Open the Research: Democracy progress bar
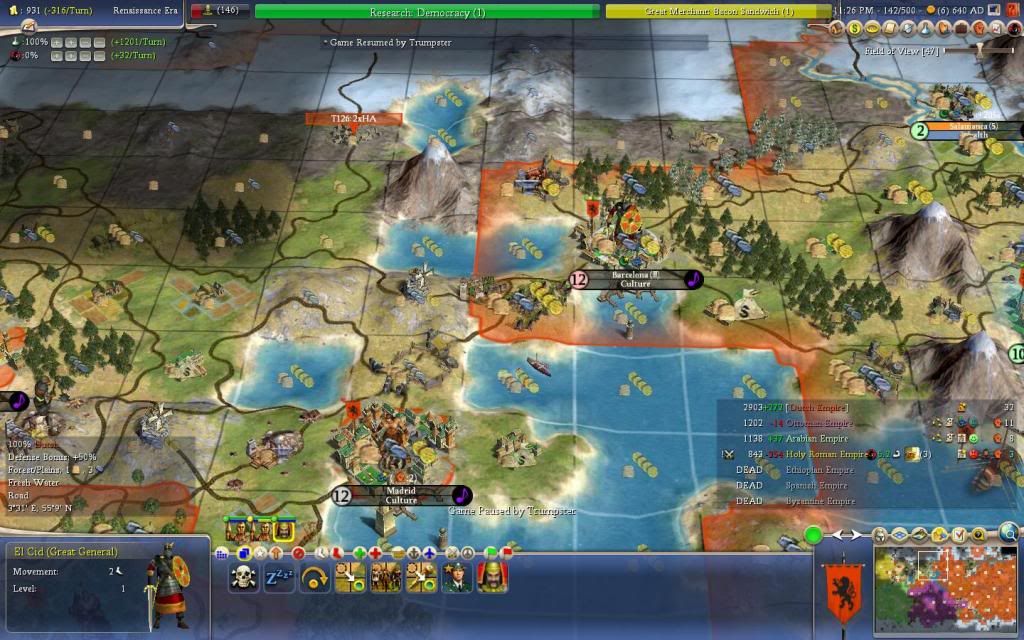This screenshot has height=640, width=1024. [x=427, y=12]
